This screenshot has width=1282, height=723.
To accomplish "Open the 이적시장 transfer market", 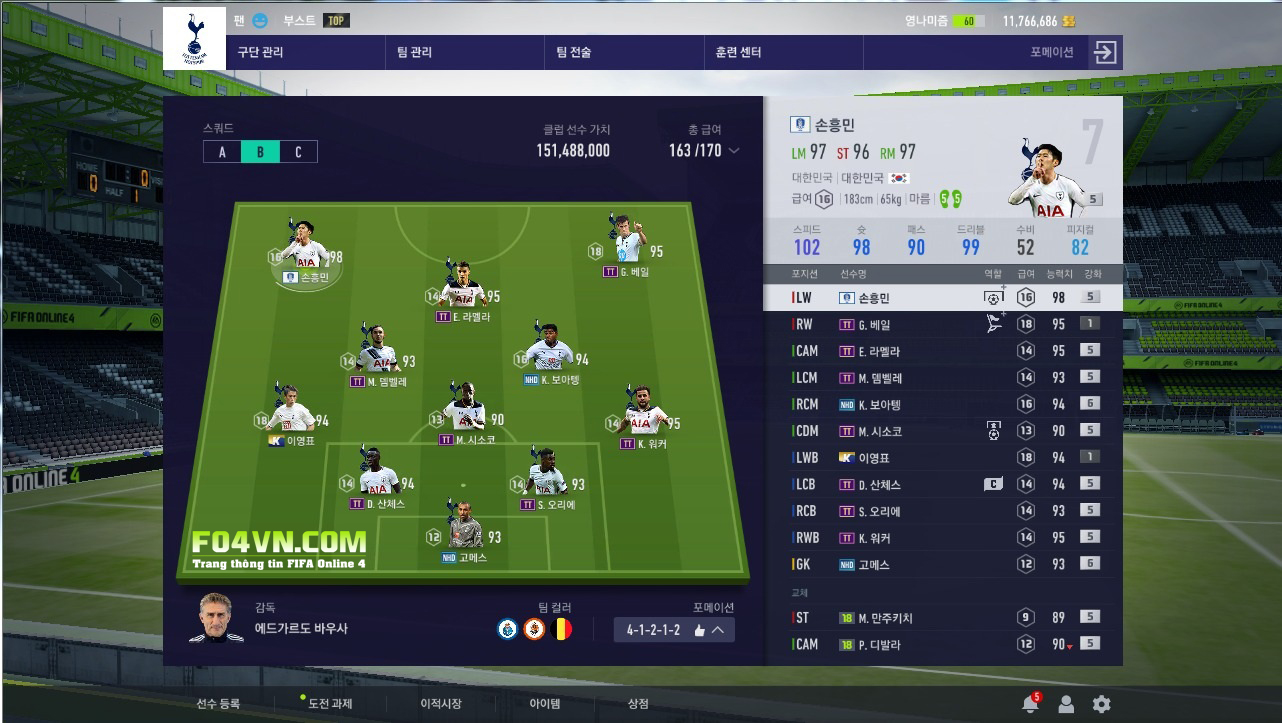I will [441, 704].
